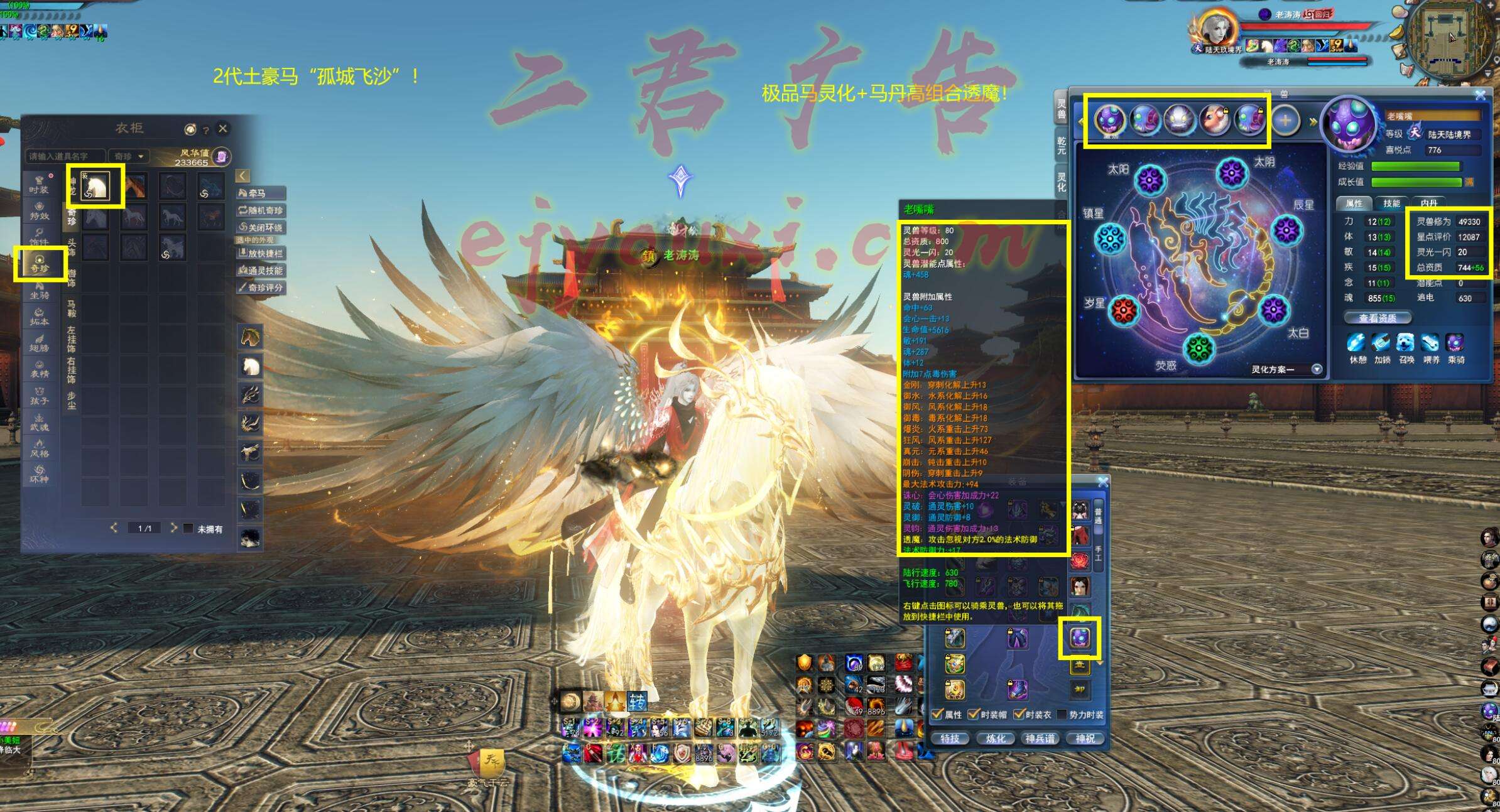Toggle the 势力时装 checkbox
This screenshot has height=812, width=1500.
tap(1062, 715)
